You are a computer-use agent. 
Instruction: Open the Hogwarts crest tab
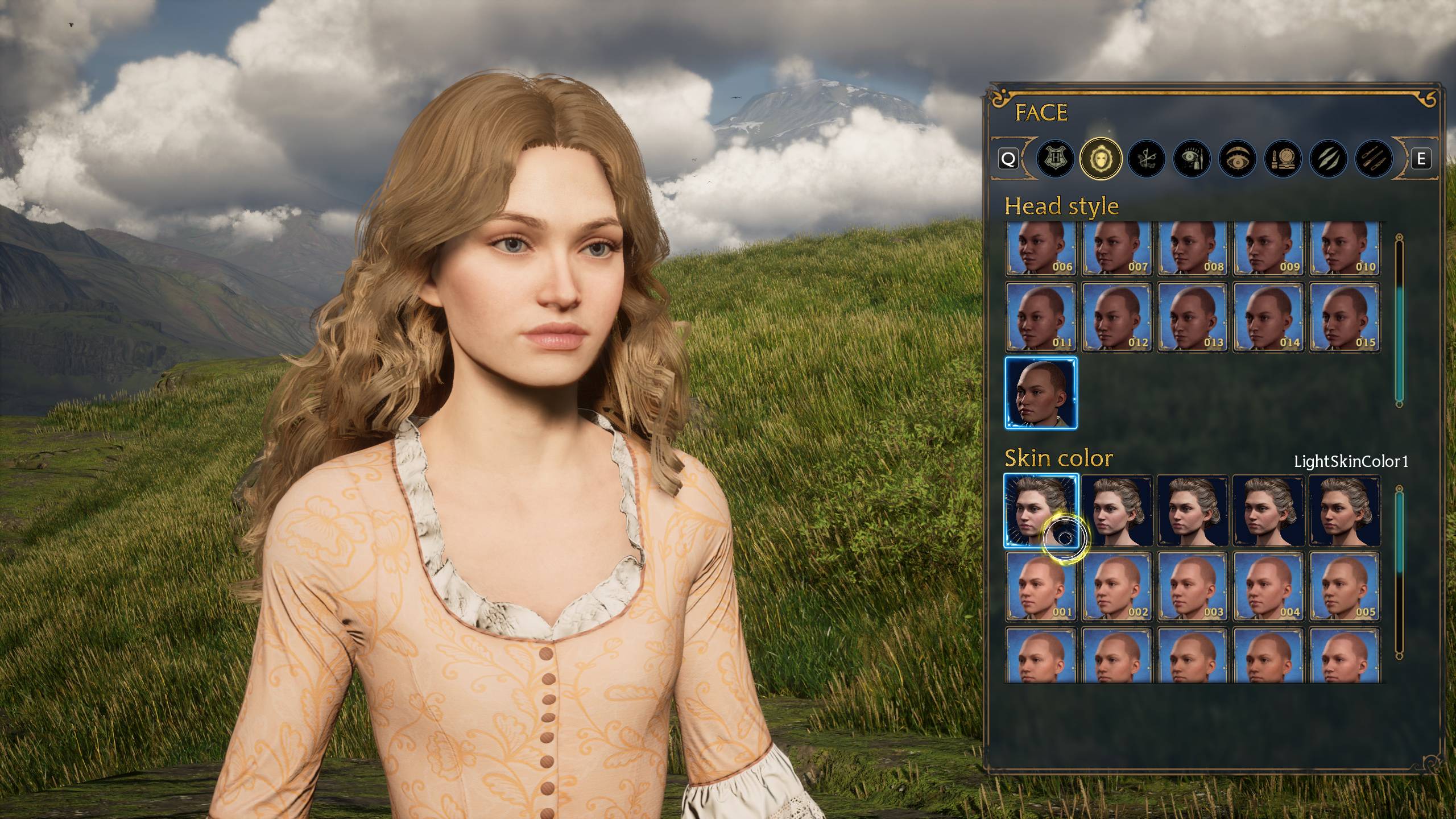[1055, 159]
